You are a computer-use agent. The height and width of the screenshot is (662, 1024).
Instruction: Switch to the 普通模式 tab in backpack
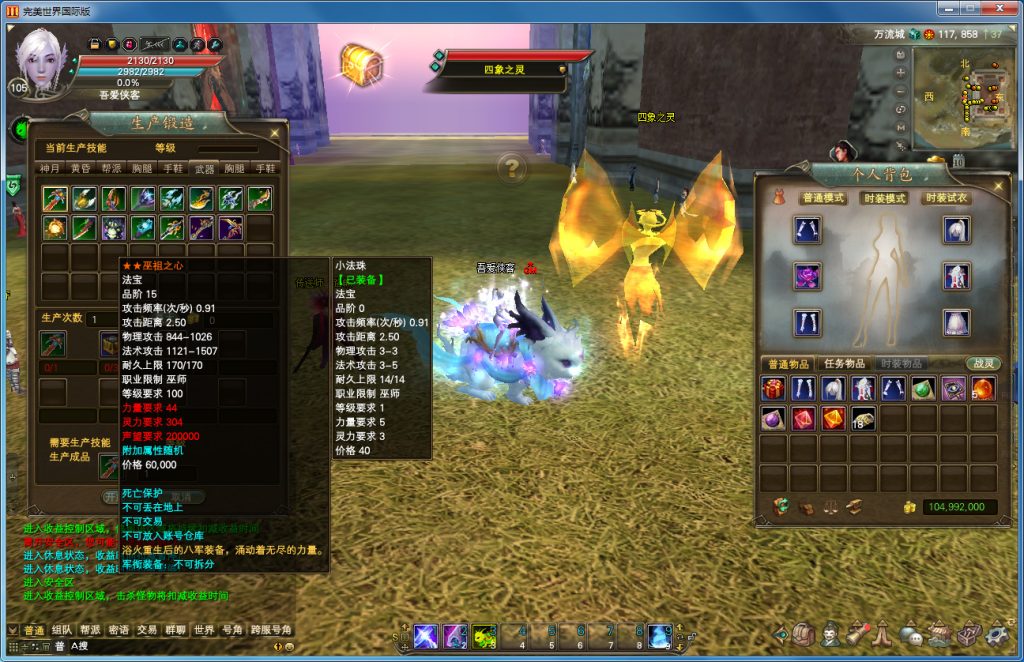pos(823,198)
